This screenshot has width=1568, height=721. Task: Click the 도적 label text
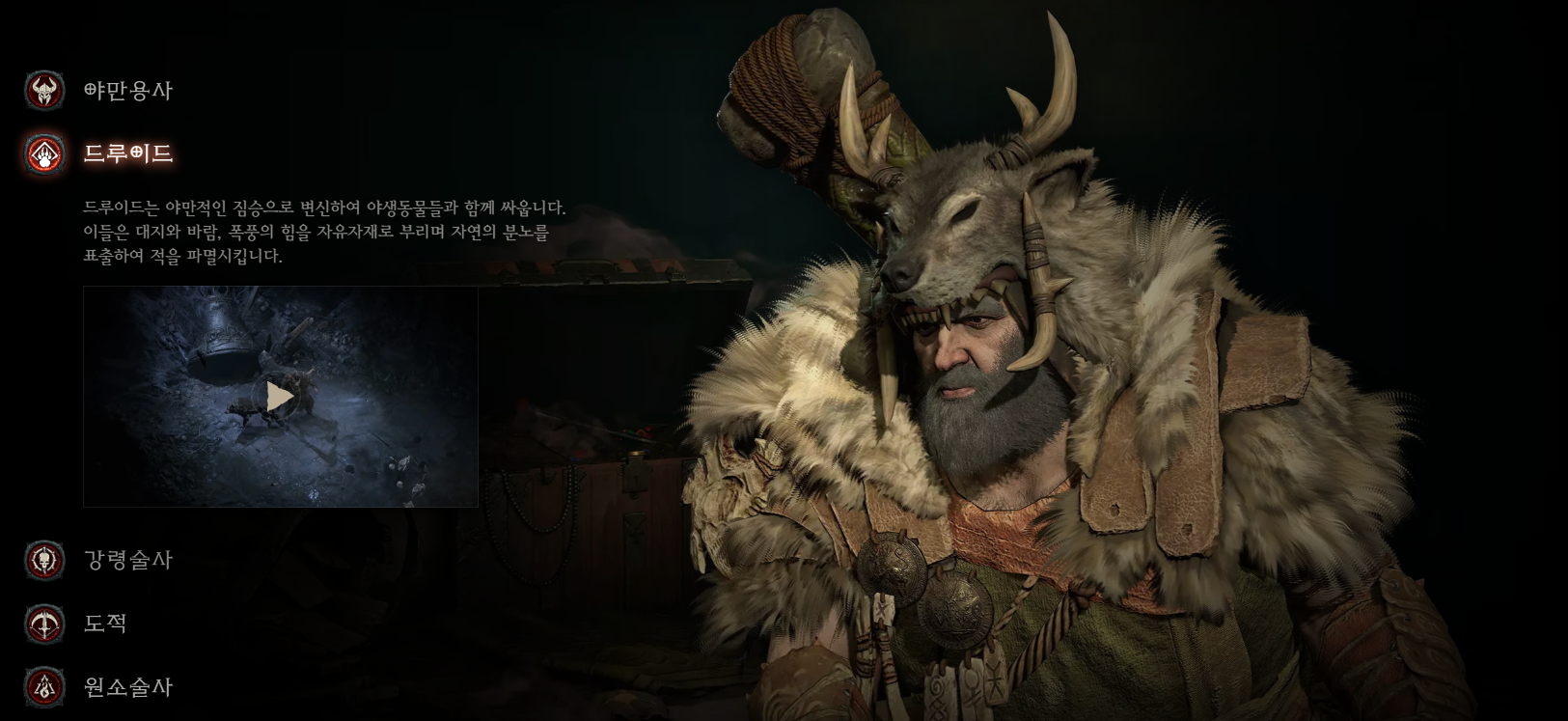click(x=106, y=624)
